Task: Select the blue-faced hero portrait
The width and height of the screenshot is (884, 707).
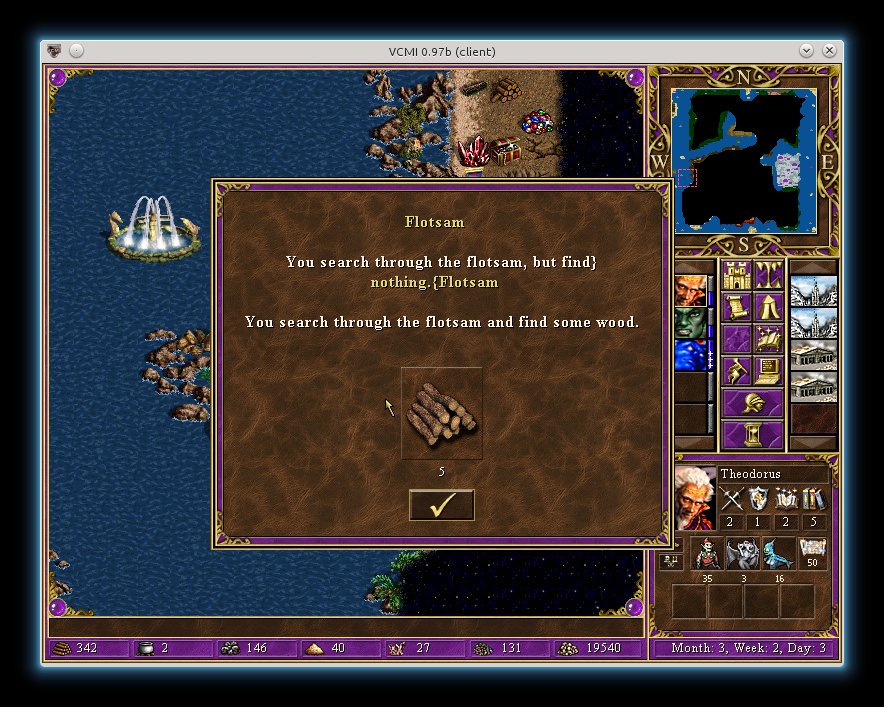Action: [692, 355]
